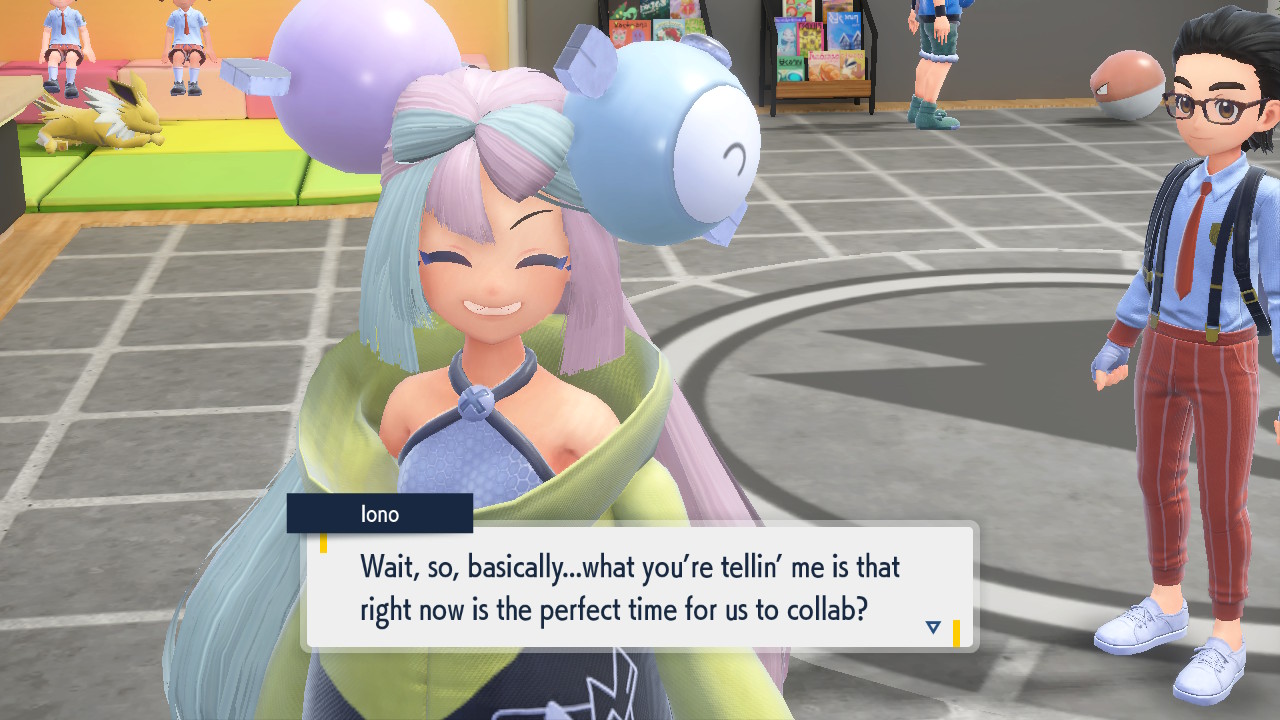This screenshot has width=1280, height=720.
Task: Expand the dialogue box with the down triangle
Action: pos(932,626)
